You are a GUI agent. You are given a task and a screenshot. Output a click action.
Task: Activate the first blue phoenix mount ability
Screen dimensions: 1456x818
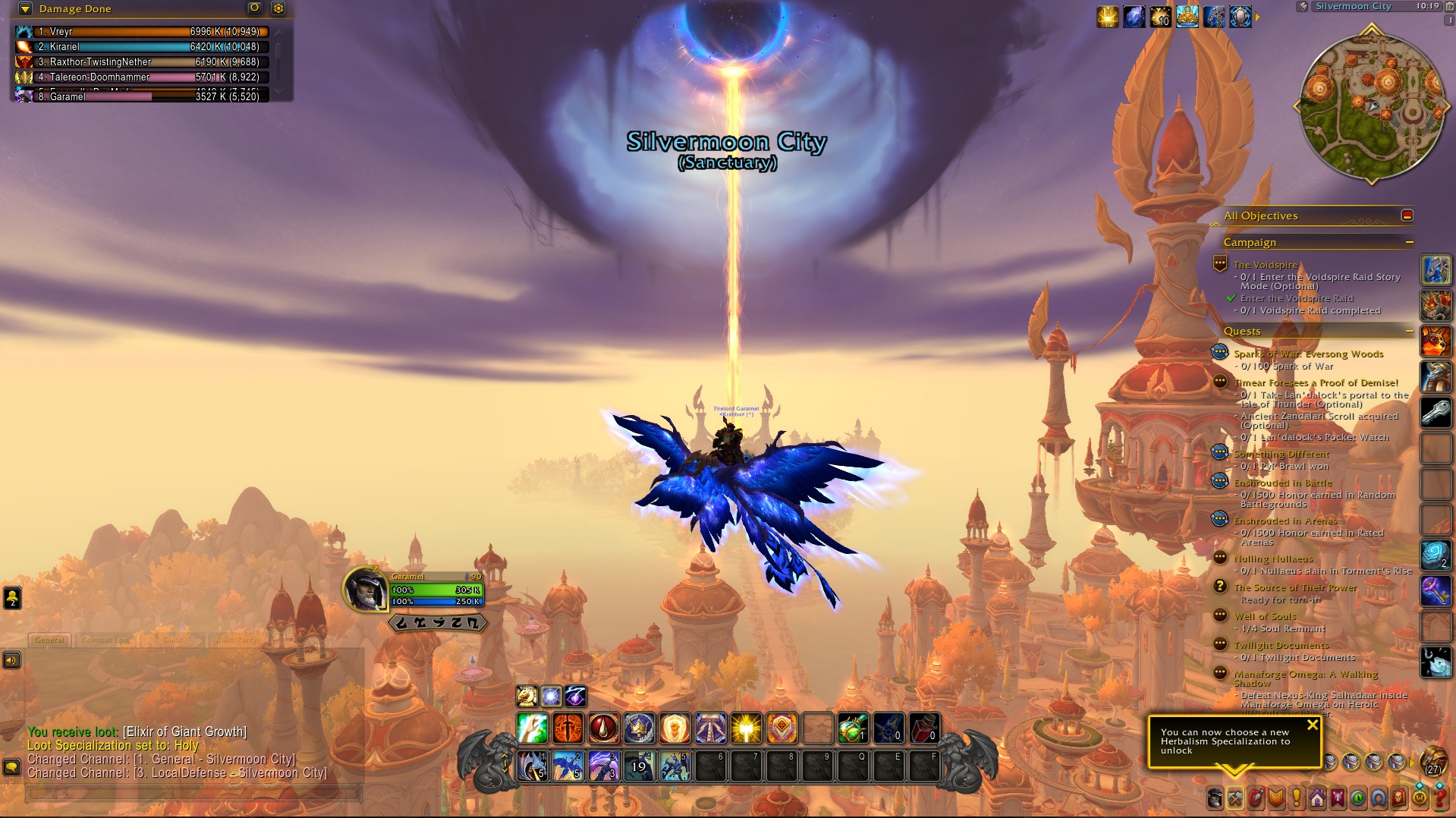click(x=532, y=766)
